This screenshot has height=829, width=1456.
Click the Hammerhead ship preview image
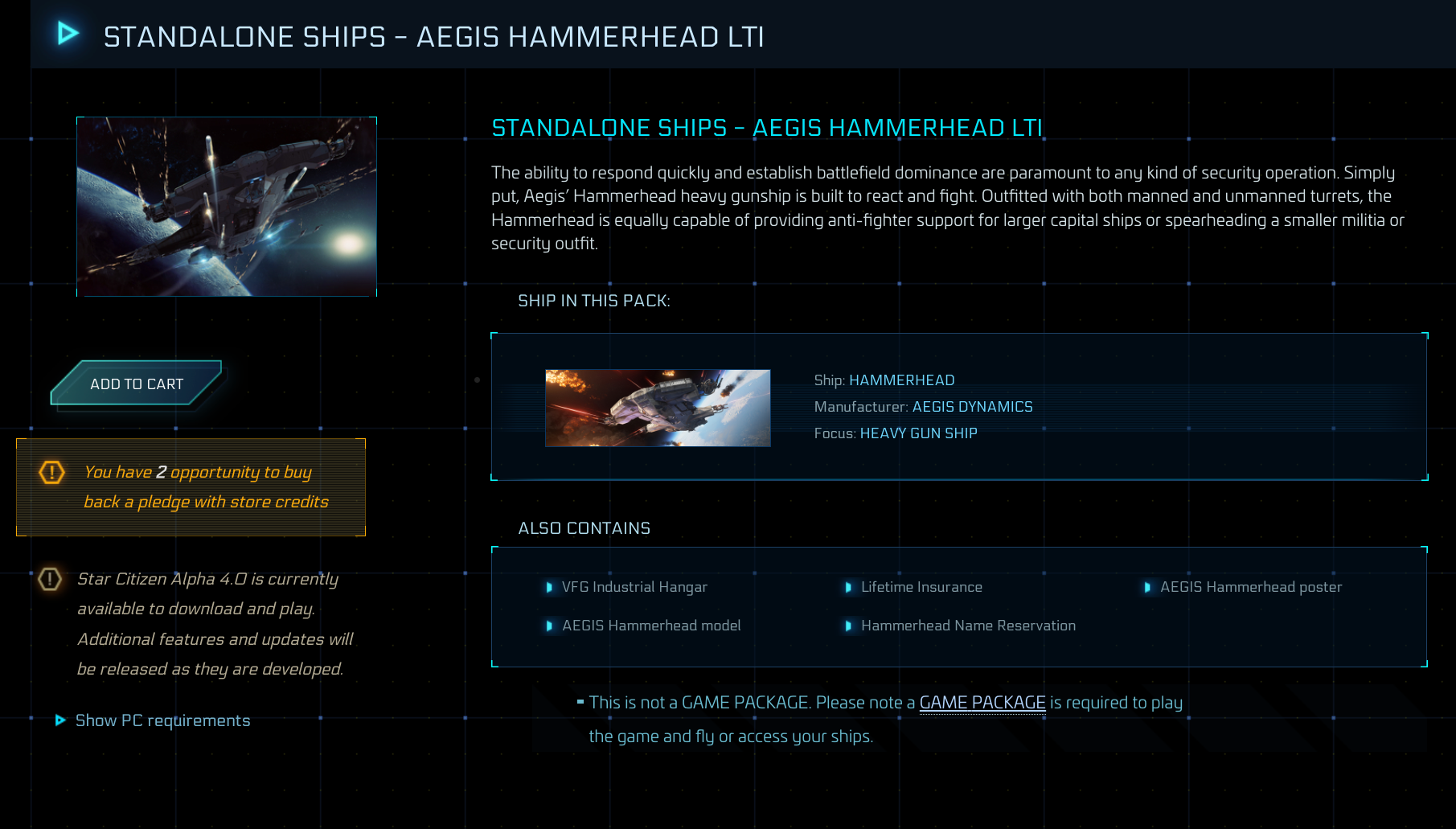(x=658, y=408)
